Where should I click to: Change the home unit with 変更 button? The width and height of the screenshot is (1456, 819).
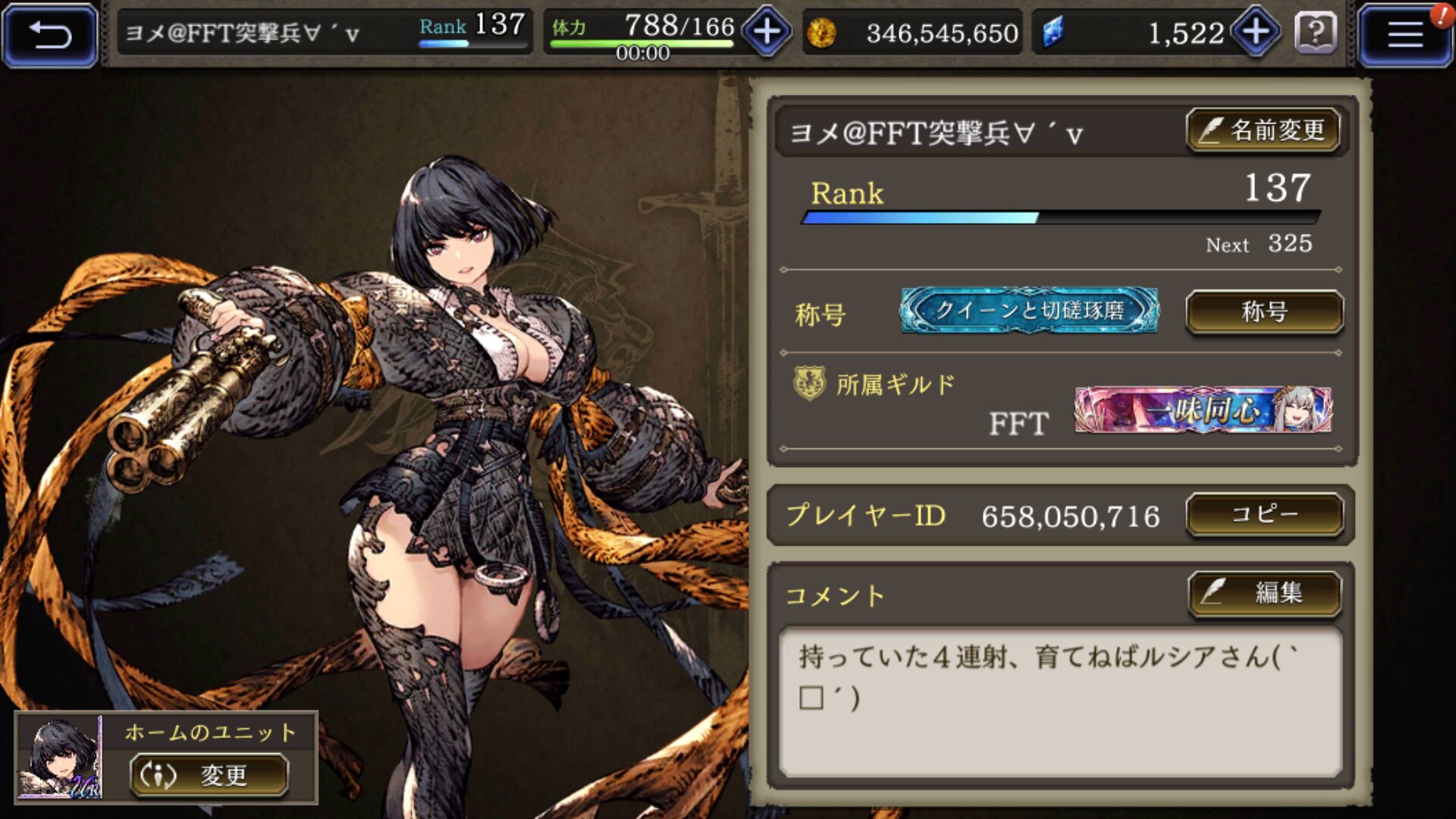[209, 775]
